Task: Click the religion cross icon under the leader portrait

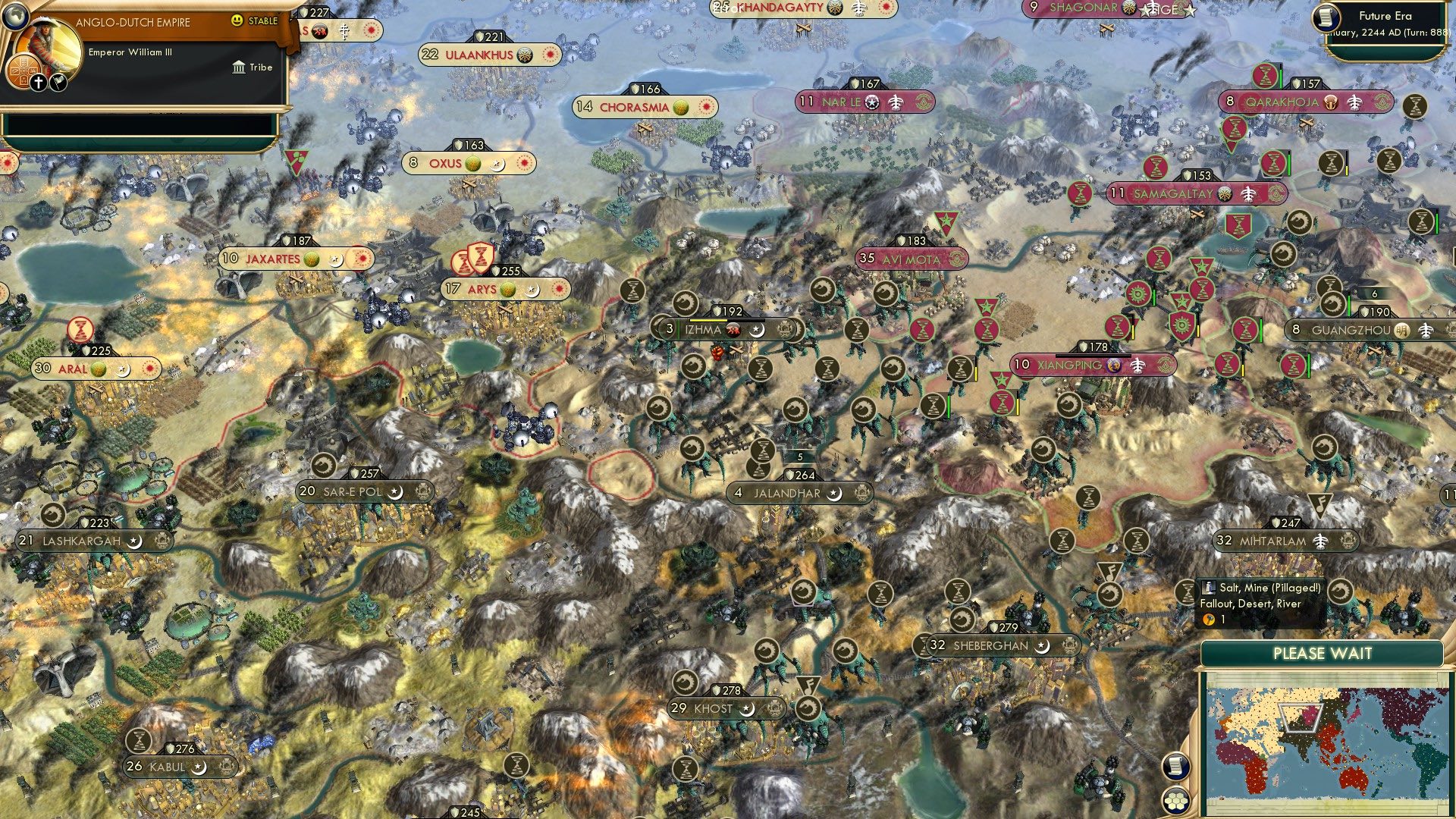Action: pos(39,83)
